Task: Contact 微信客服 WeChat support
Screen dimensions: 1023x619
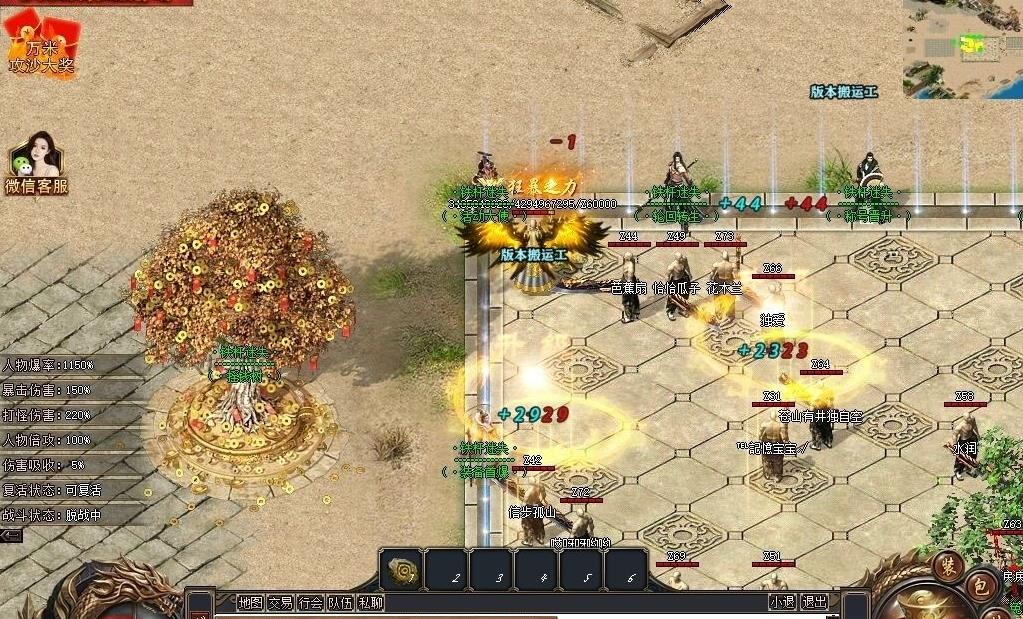Action: click(x=36, y=165)
